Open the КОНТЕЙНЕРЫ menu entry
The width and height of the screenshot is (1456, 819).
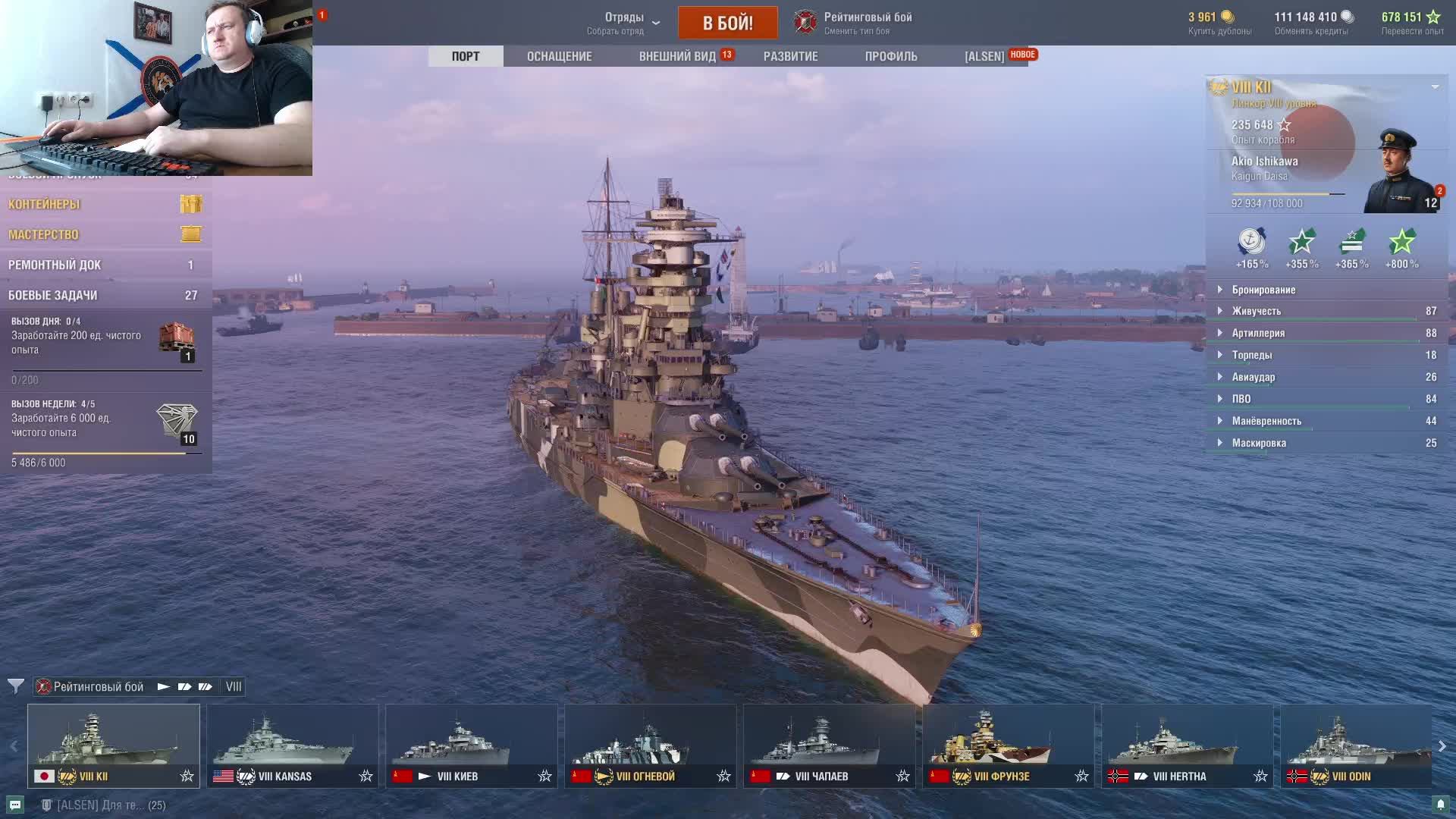(105, 204)
